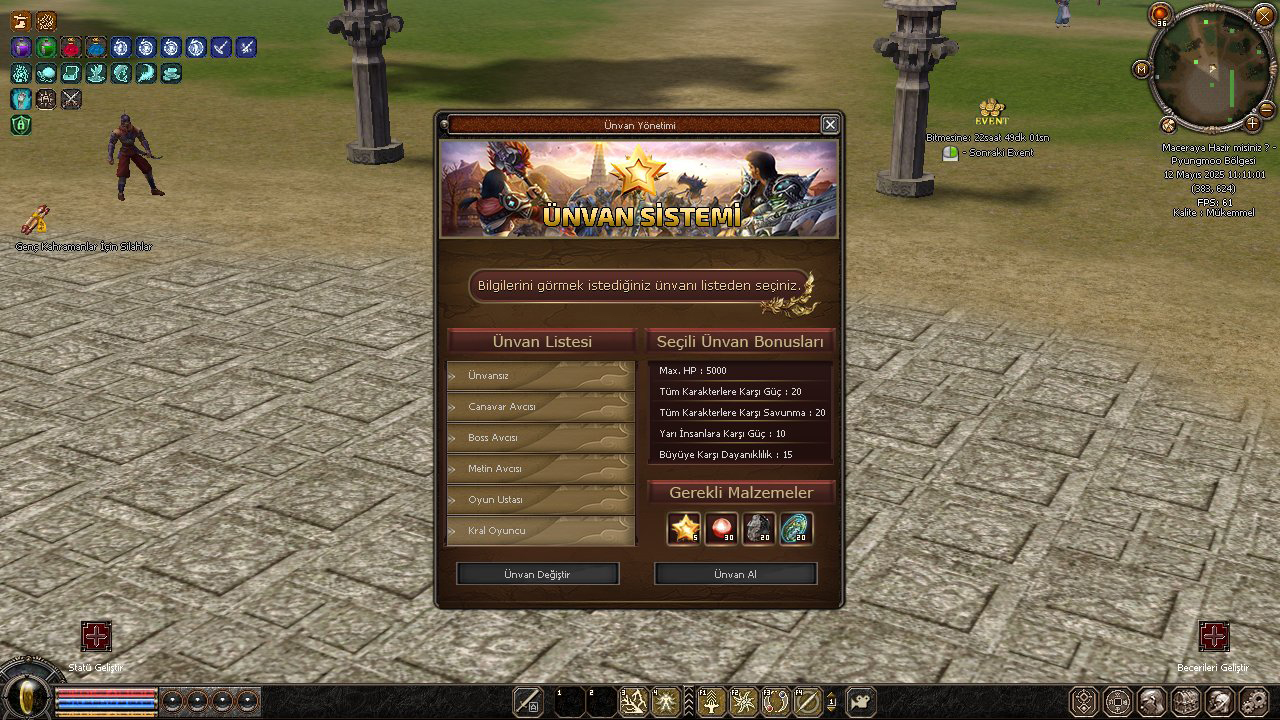Image resolution: width=1280 pixels, height=720 pixels.
Task: Close the minimap with its X button
Action: click(1264, 15)
